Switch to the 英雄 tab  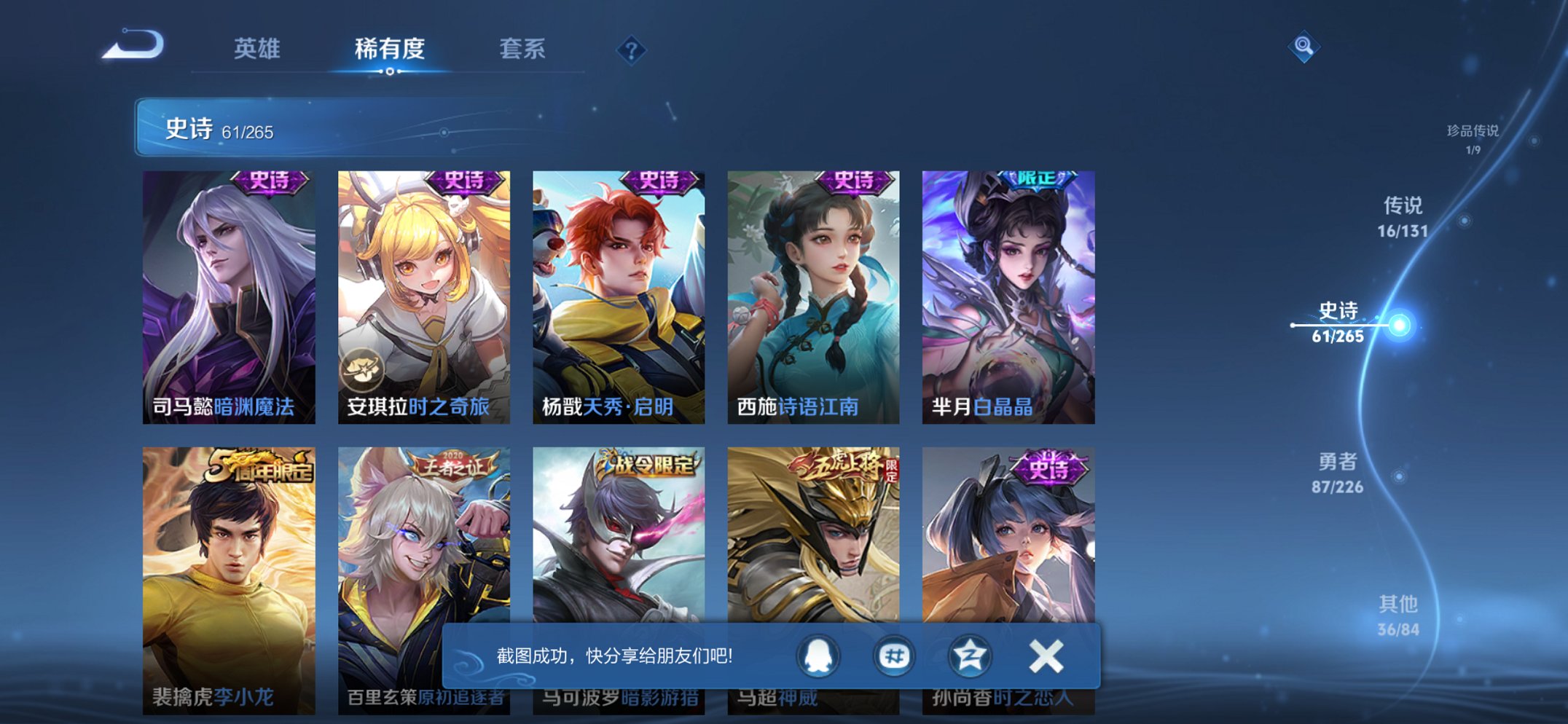(256, 50)
